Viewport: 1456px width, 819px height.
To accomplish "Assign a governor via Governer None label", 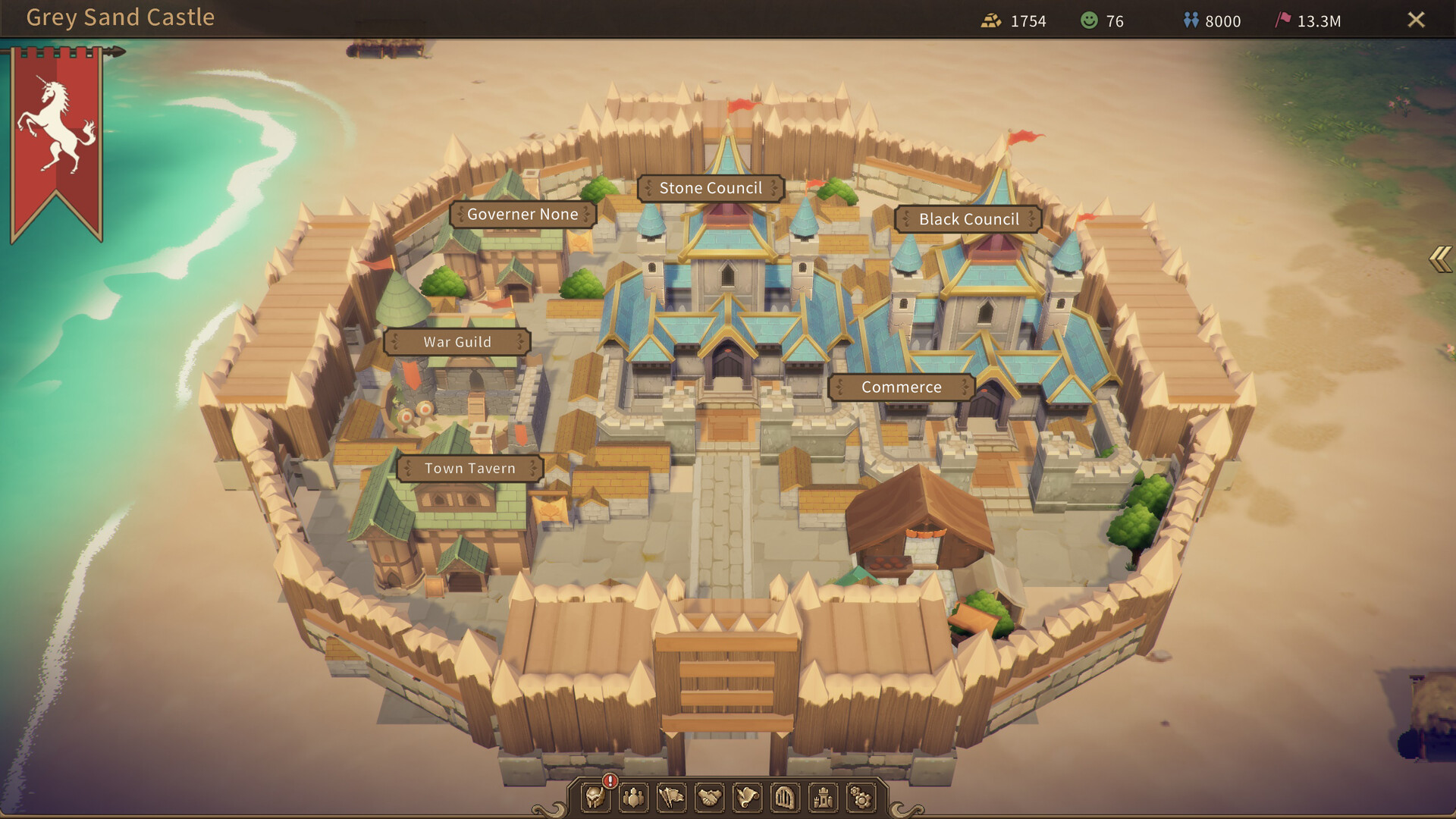I will tap(523, 215).
